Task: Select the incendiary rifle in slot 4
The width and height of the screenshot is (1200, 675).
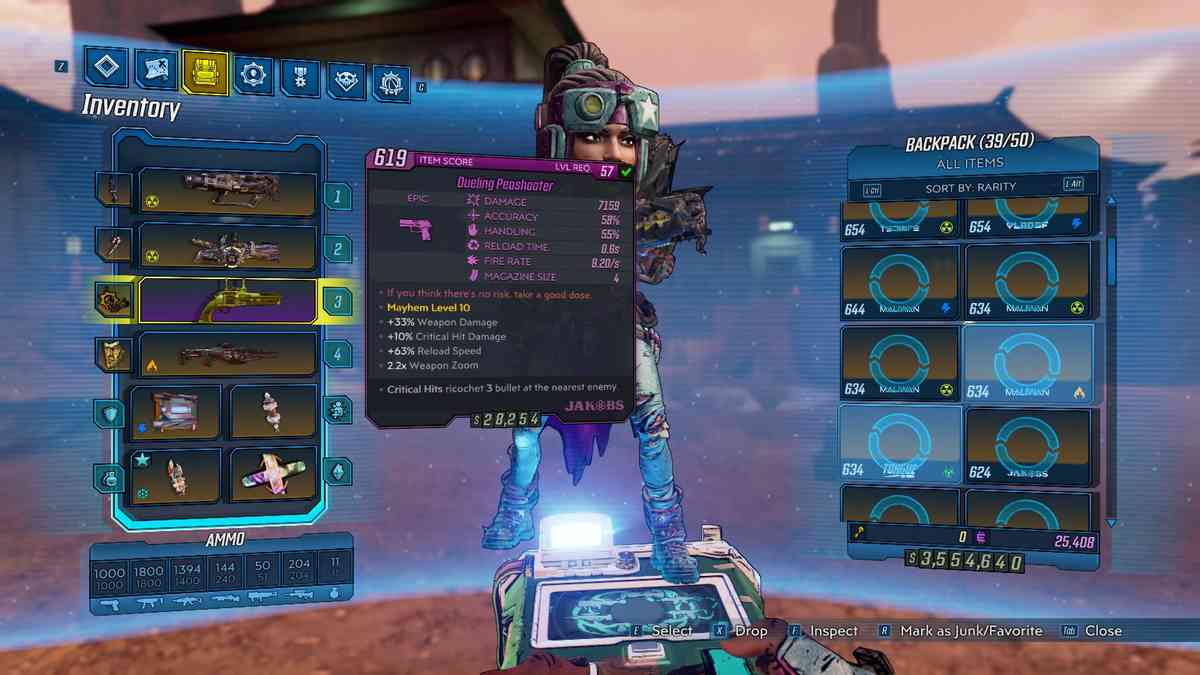Action: (229, 354)
